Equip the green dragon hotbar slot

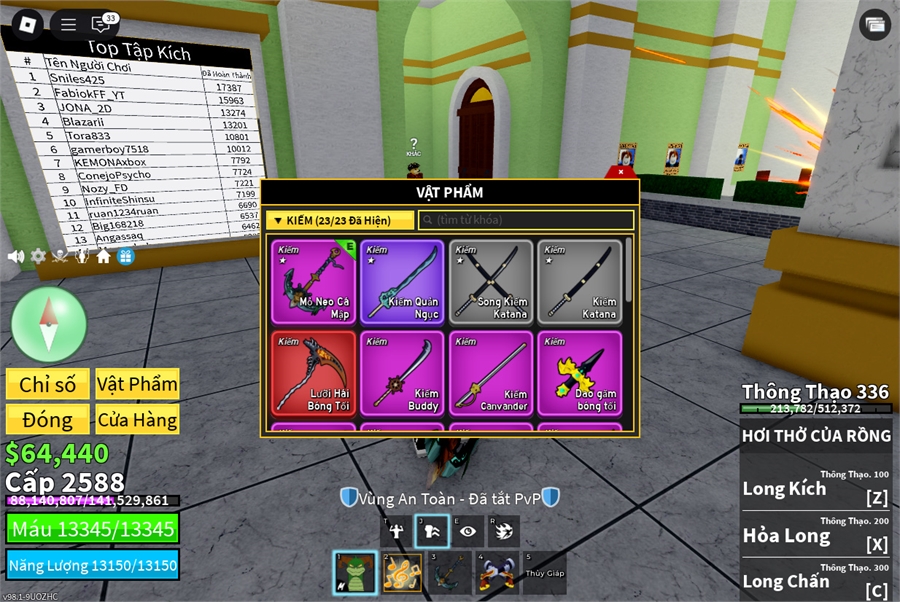(354, 573)
